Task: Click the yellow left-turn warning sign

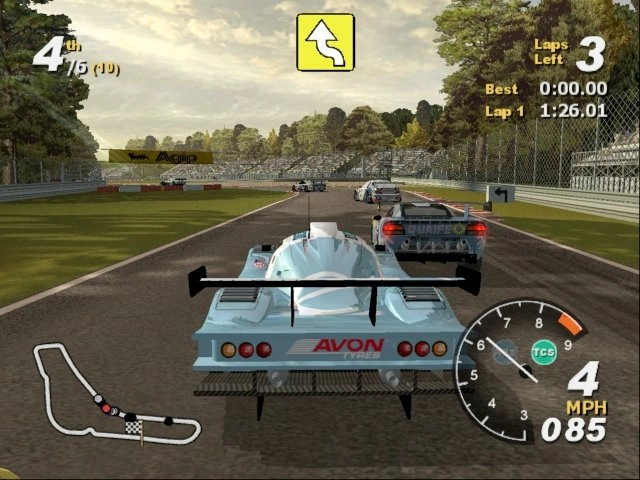Action: point(325,42)
